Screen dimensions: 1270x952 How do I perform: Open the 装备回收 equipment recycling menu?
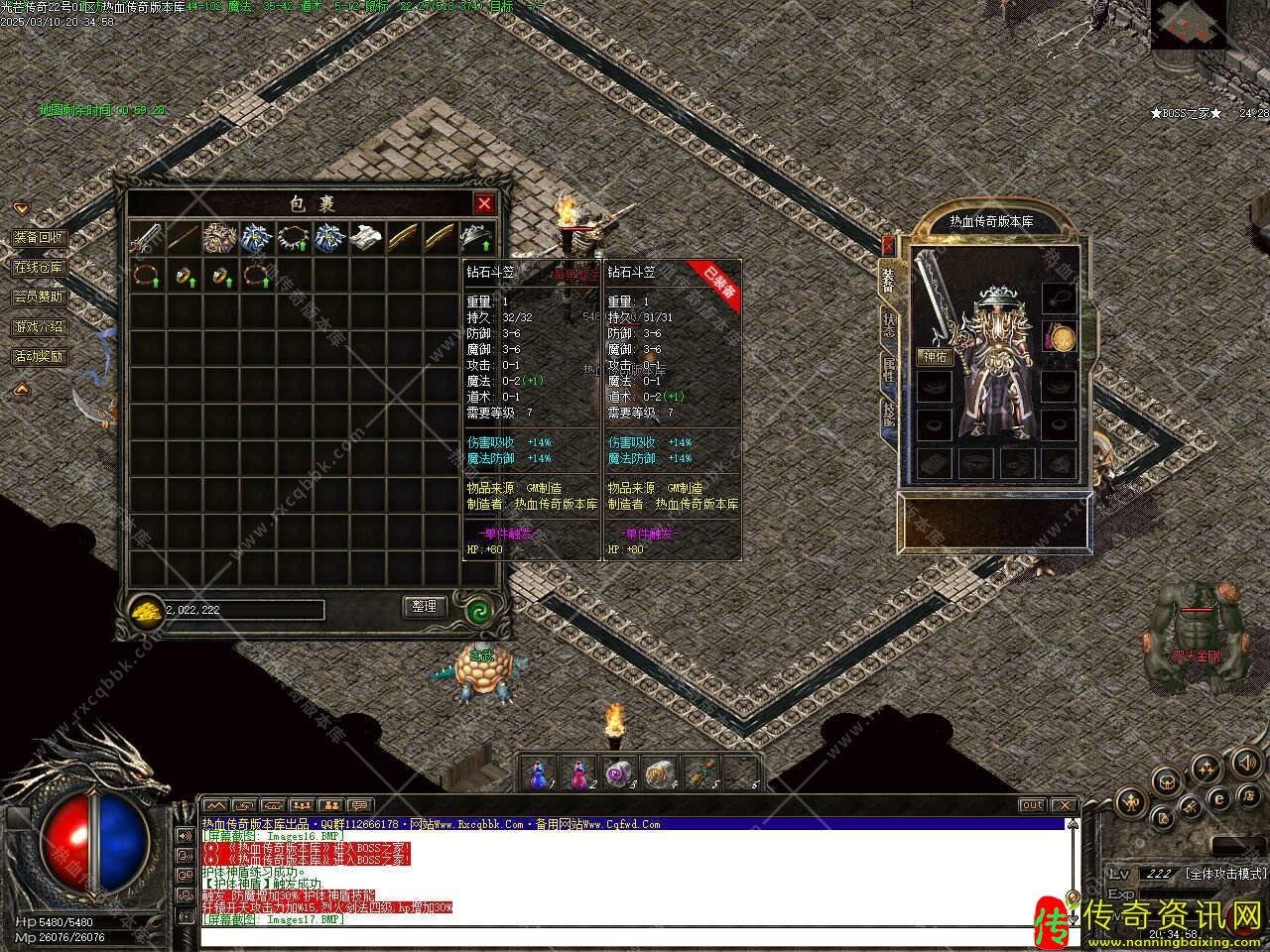click(x=39, y=238)
